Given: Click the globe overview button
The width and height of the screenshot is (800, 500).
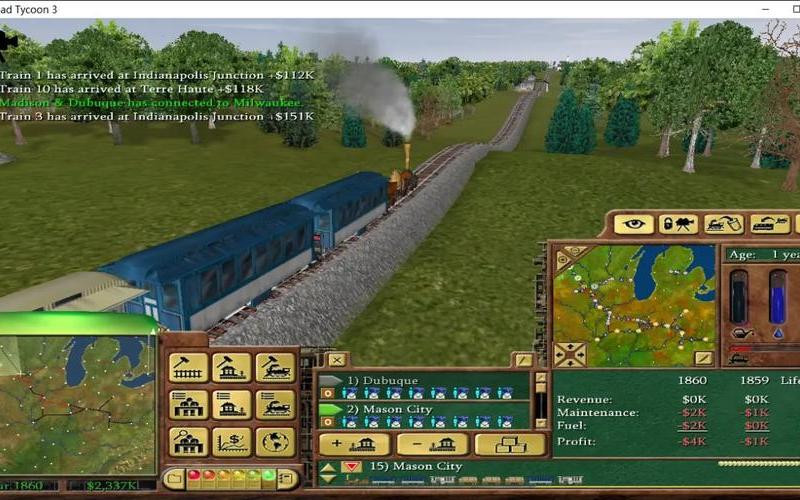Looking at the screenshot, I should [x=275, y=441].
